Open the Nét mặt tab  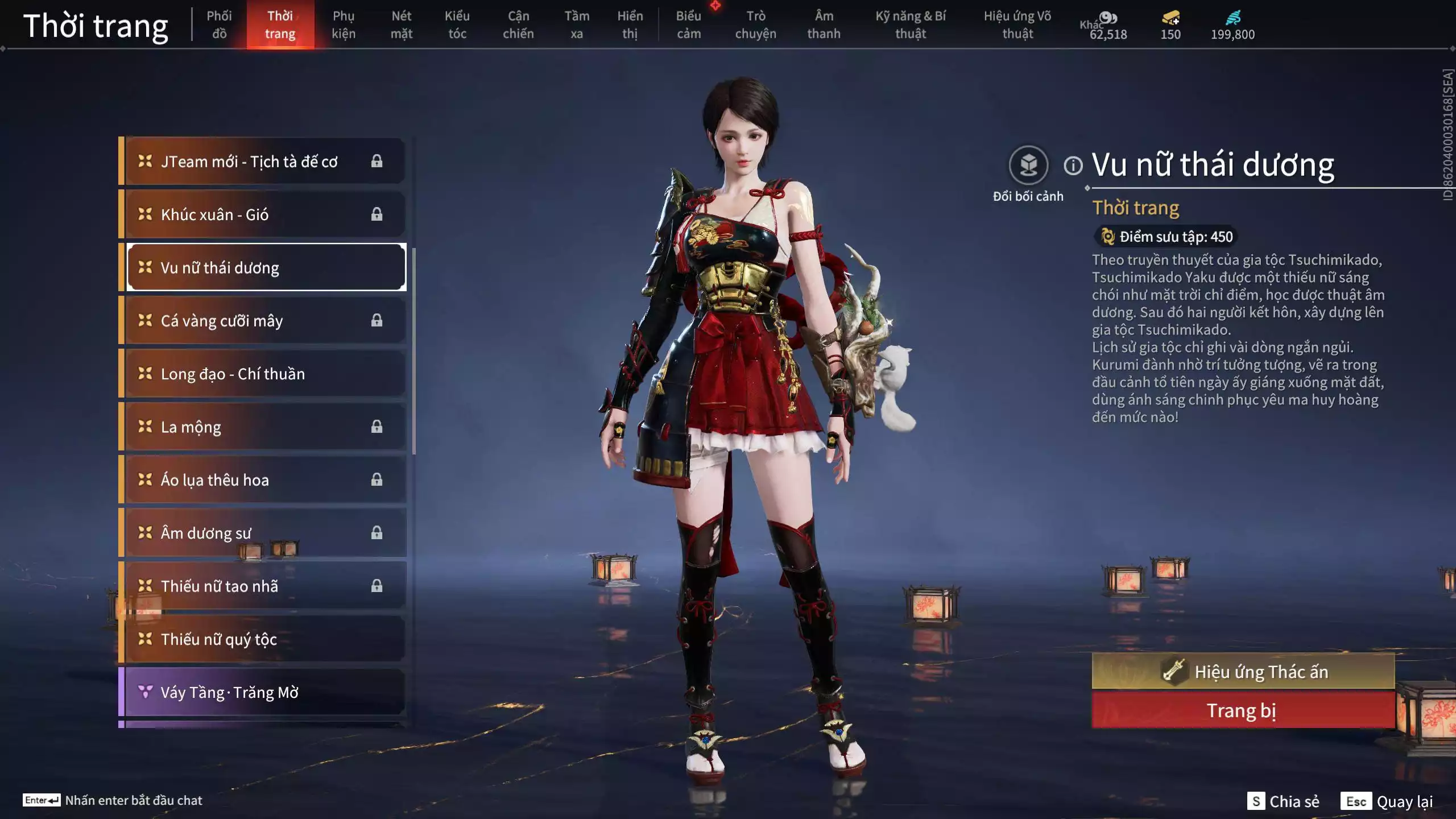[x=402, y=24]
